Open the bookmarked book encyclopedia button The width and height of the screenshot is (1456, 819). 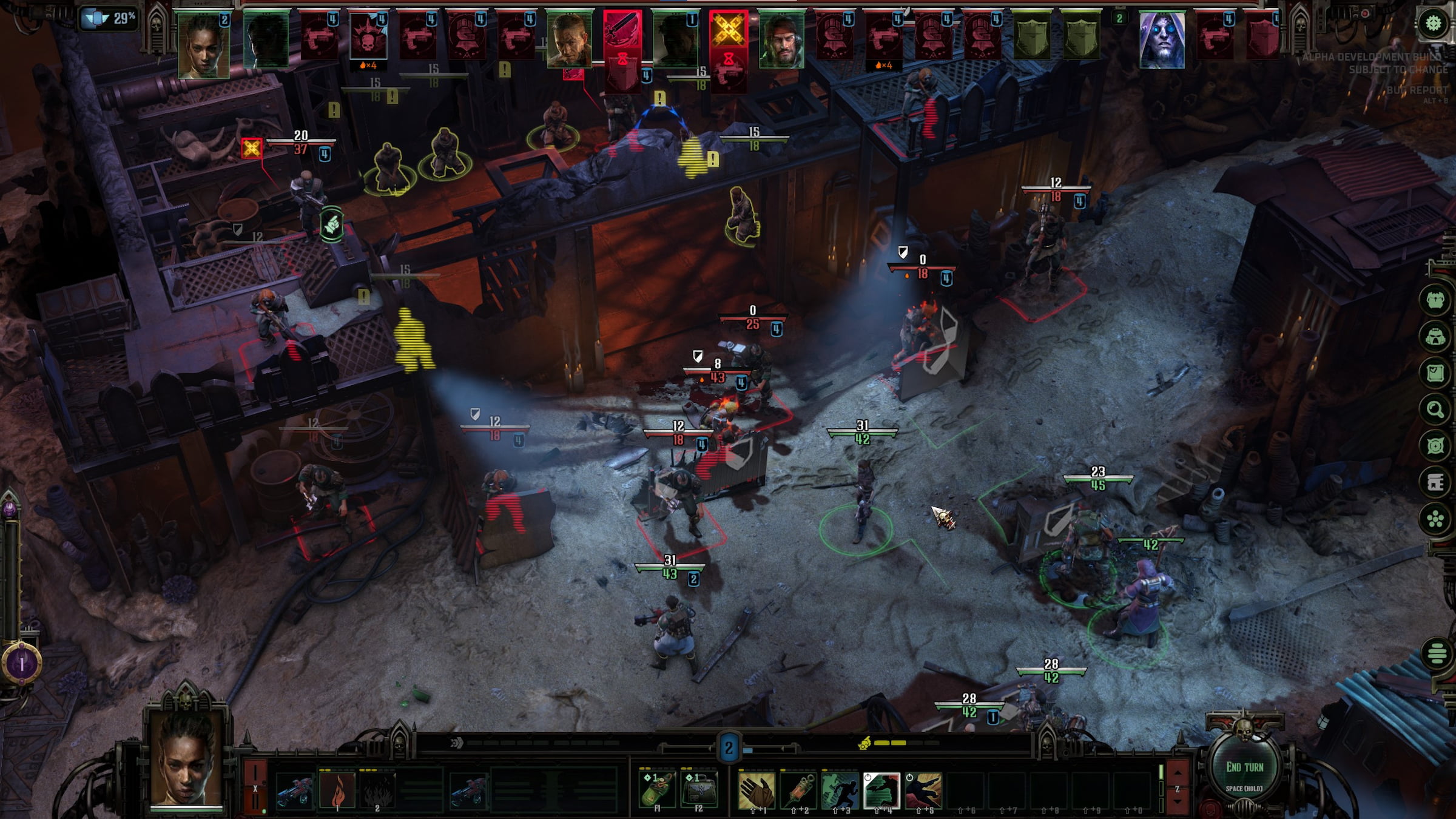tap(1435, 482)
